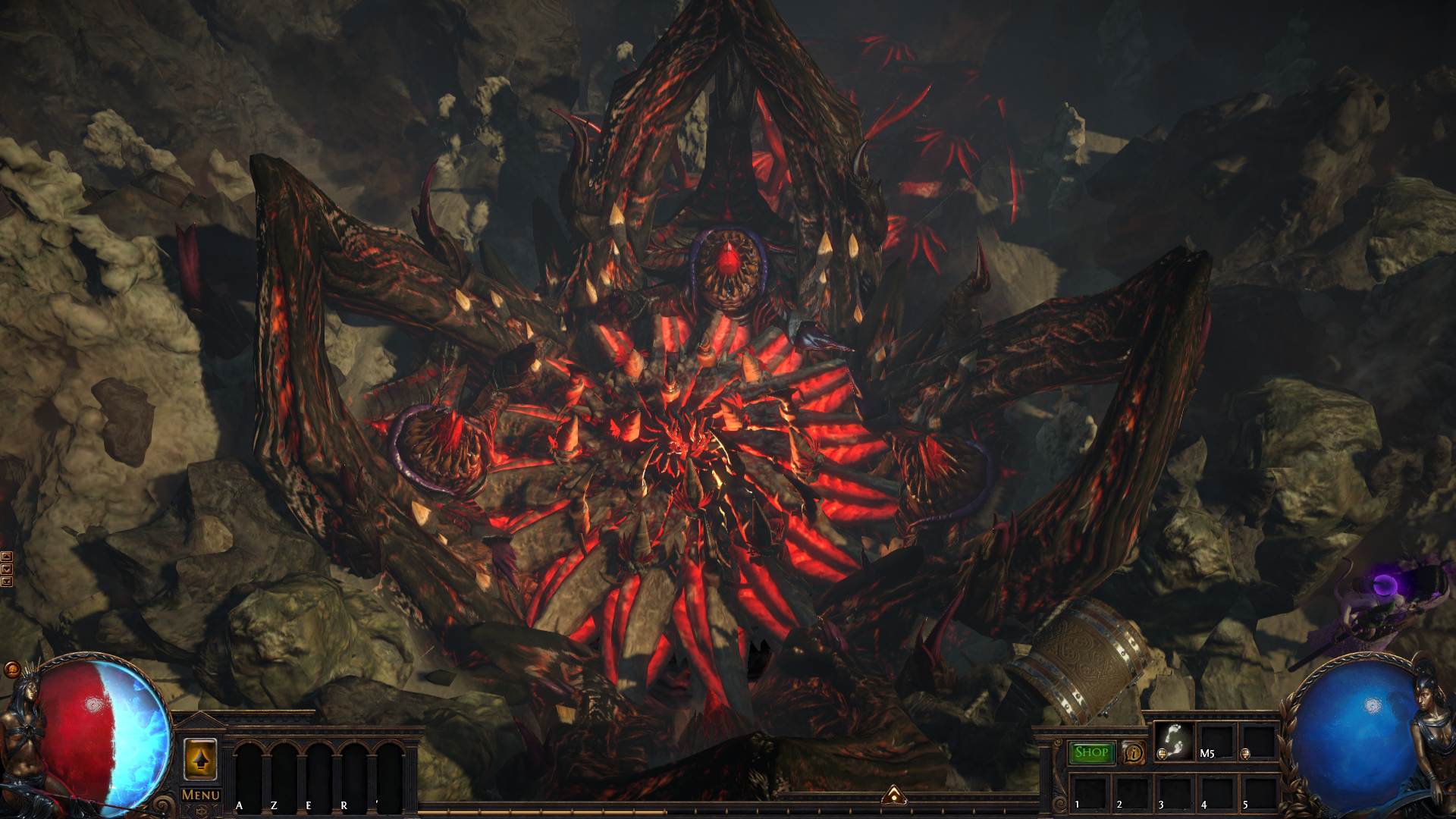The height and width of the screenshot is (819, 1456).
Task: Activate the footprints Move skill slot
Action: coord(1174,740)
